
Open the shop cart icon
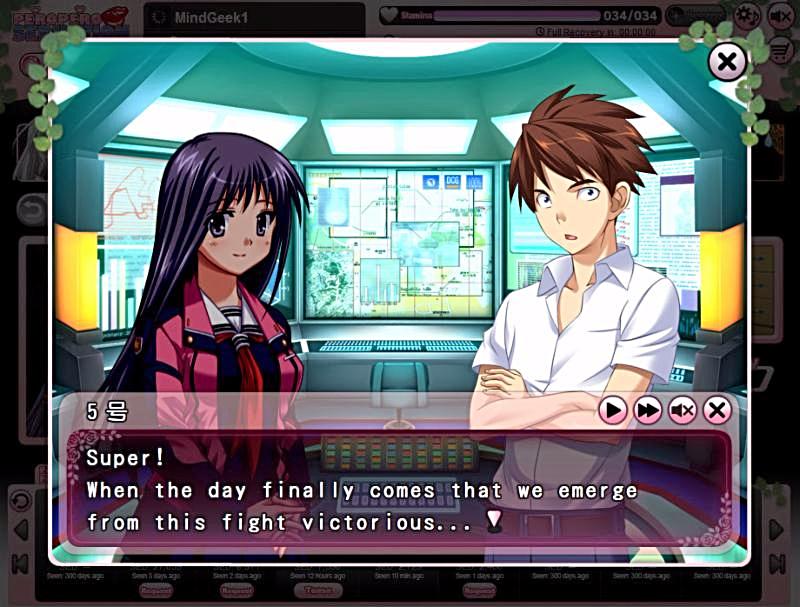pos(781,48)
